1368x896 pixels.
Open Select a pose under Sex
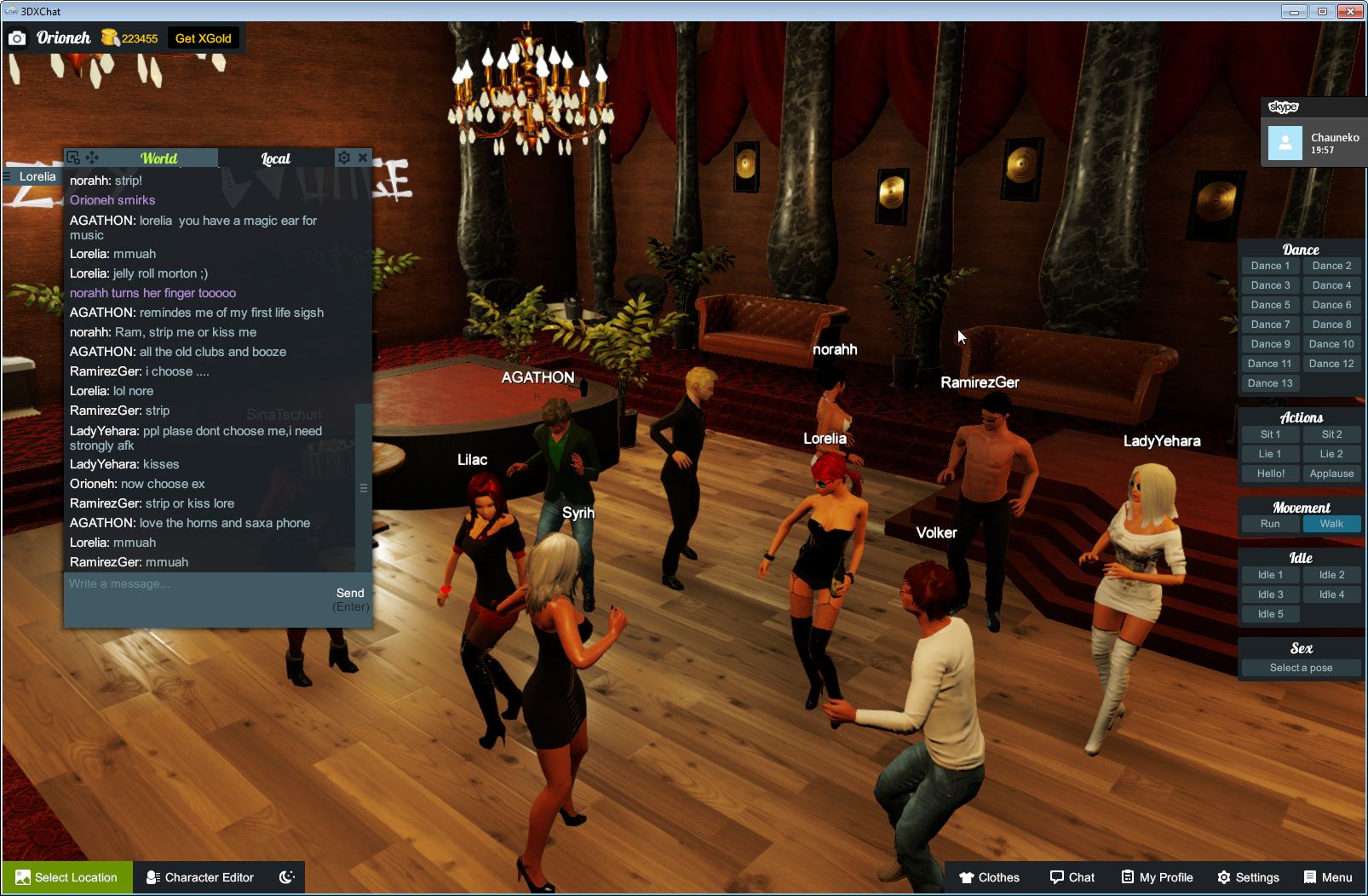click(1301, 667)
